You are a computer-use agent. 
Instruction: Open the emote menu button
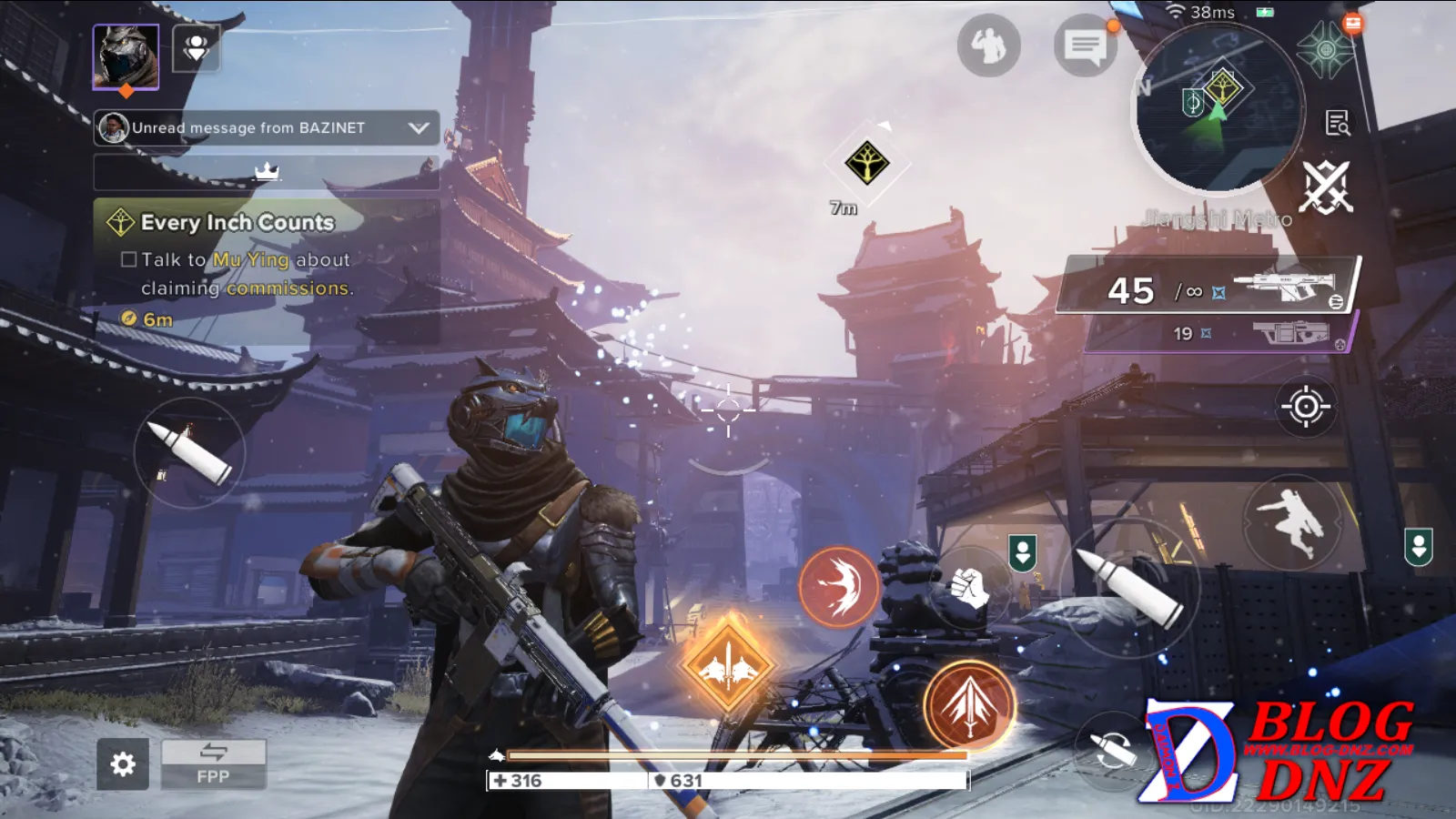click(988, 45)
